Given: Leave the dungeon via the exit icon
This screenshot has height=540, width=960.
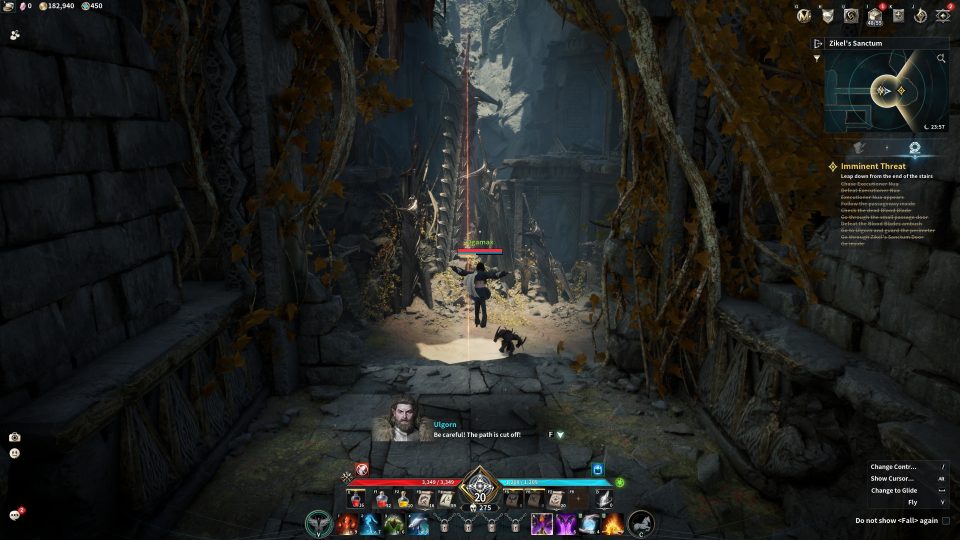Looking at the screenshot, I should coord(818,44).
